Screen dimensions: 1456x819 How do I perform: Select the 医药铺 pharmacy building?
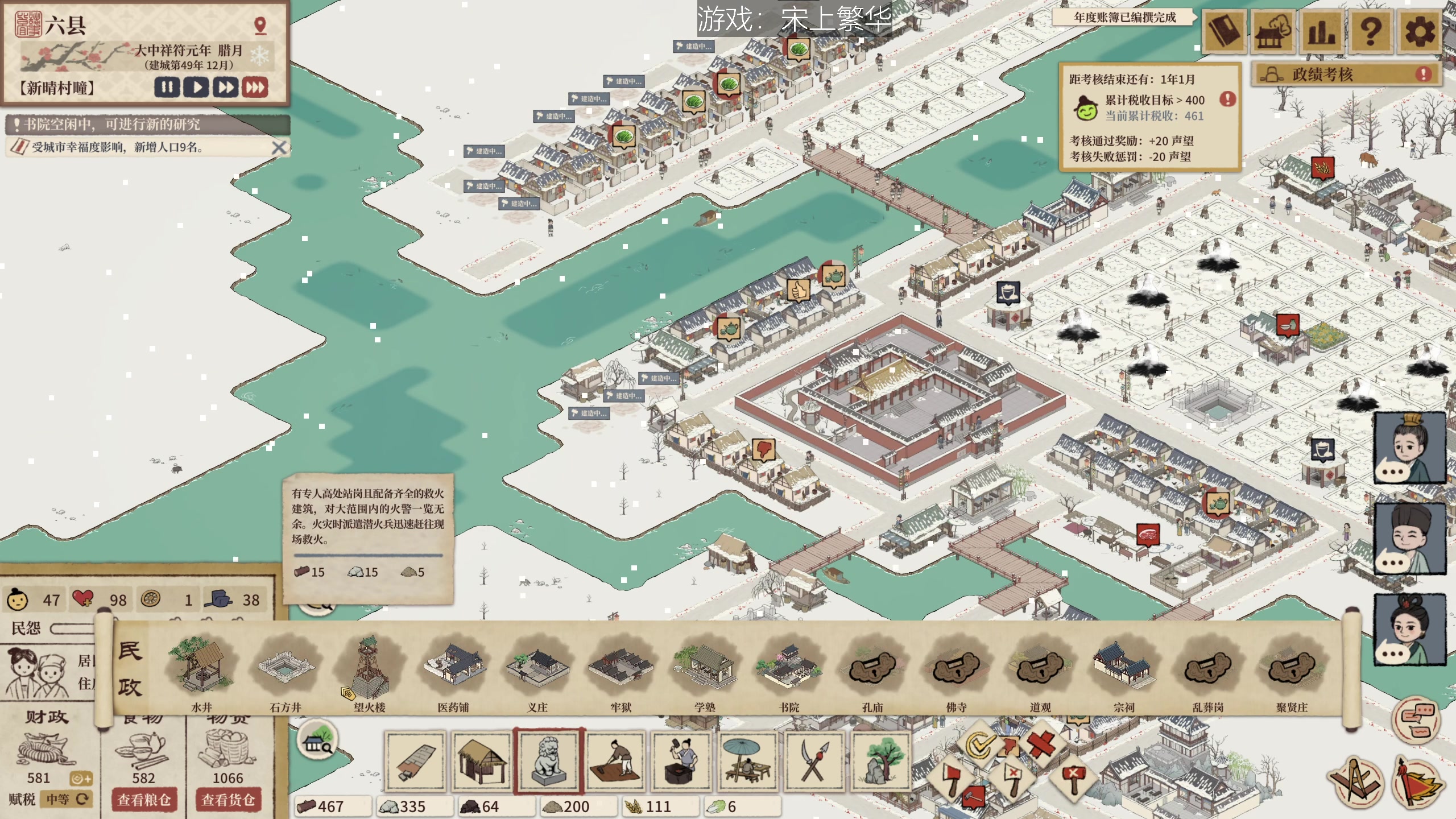[453, 671]
